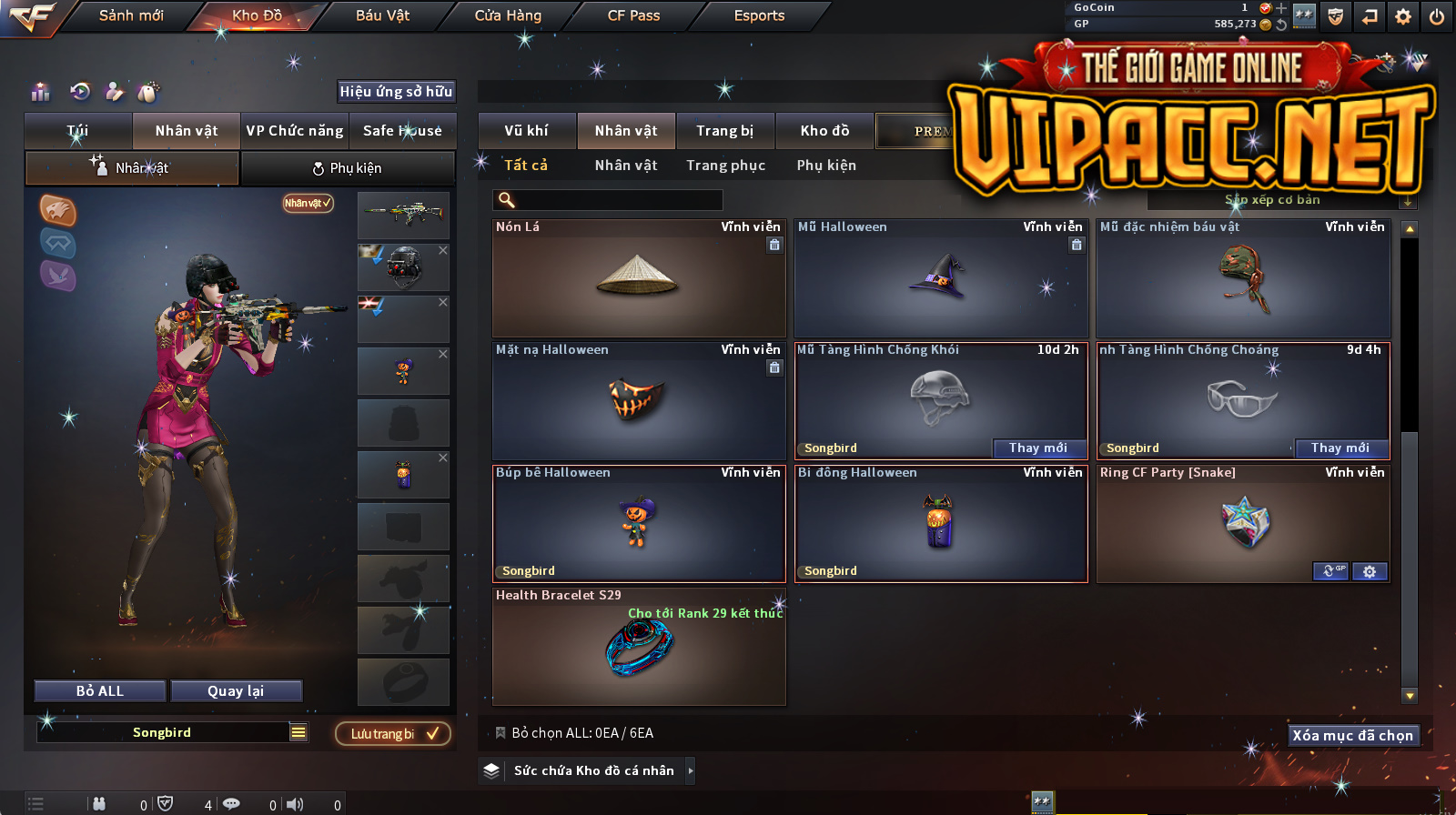Go to the CF Pass page
Image resolution: width=1456 pixels, height=815 pixels.
(633, 15)
